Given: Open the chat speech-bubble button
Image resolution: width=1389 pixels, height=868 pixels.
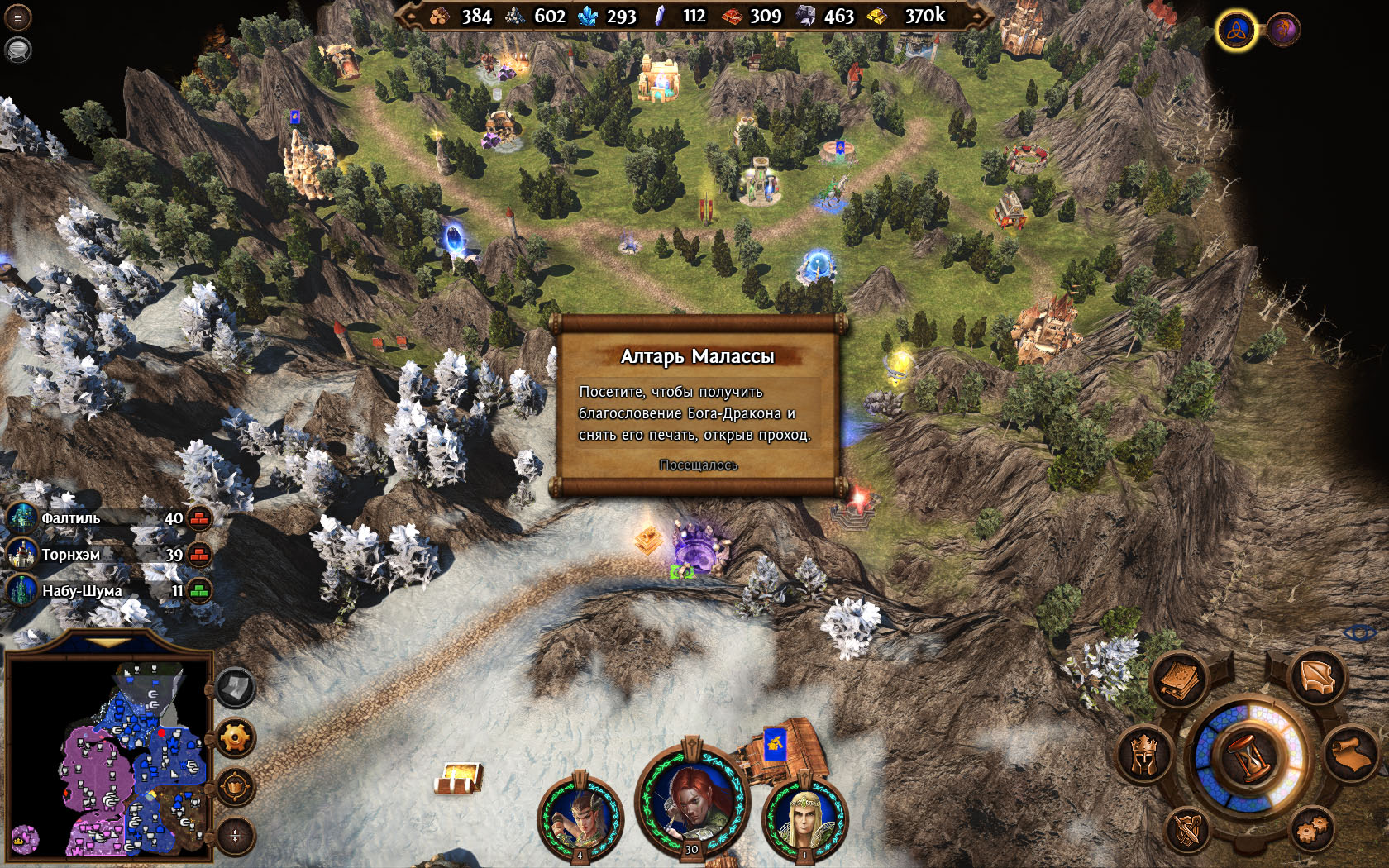Looking at the screenshot, I should coord(17,50).
